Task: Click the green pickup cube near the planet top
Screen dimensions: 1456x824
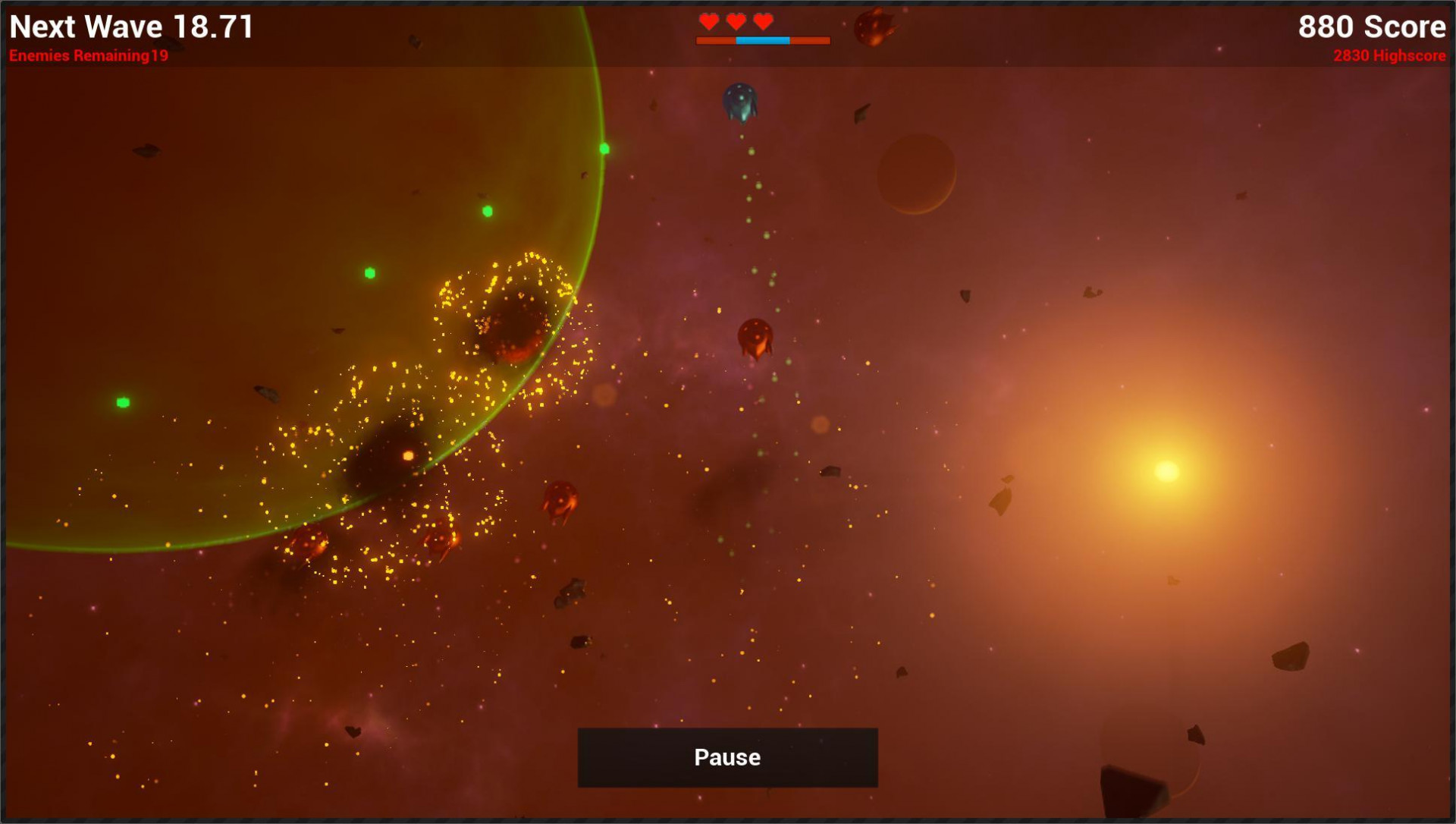Action: click(x=603, y=149)
